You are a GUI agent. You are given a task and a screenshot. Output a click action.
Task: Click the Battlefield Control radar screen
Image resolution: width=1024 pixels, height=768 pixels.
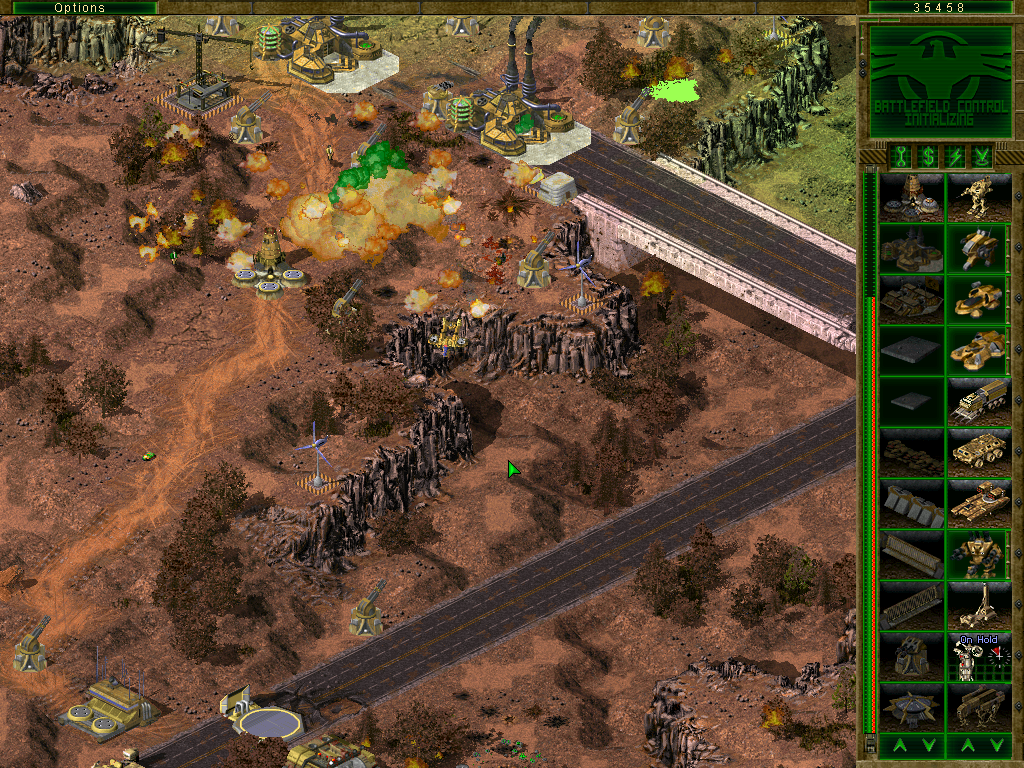940,81
